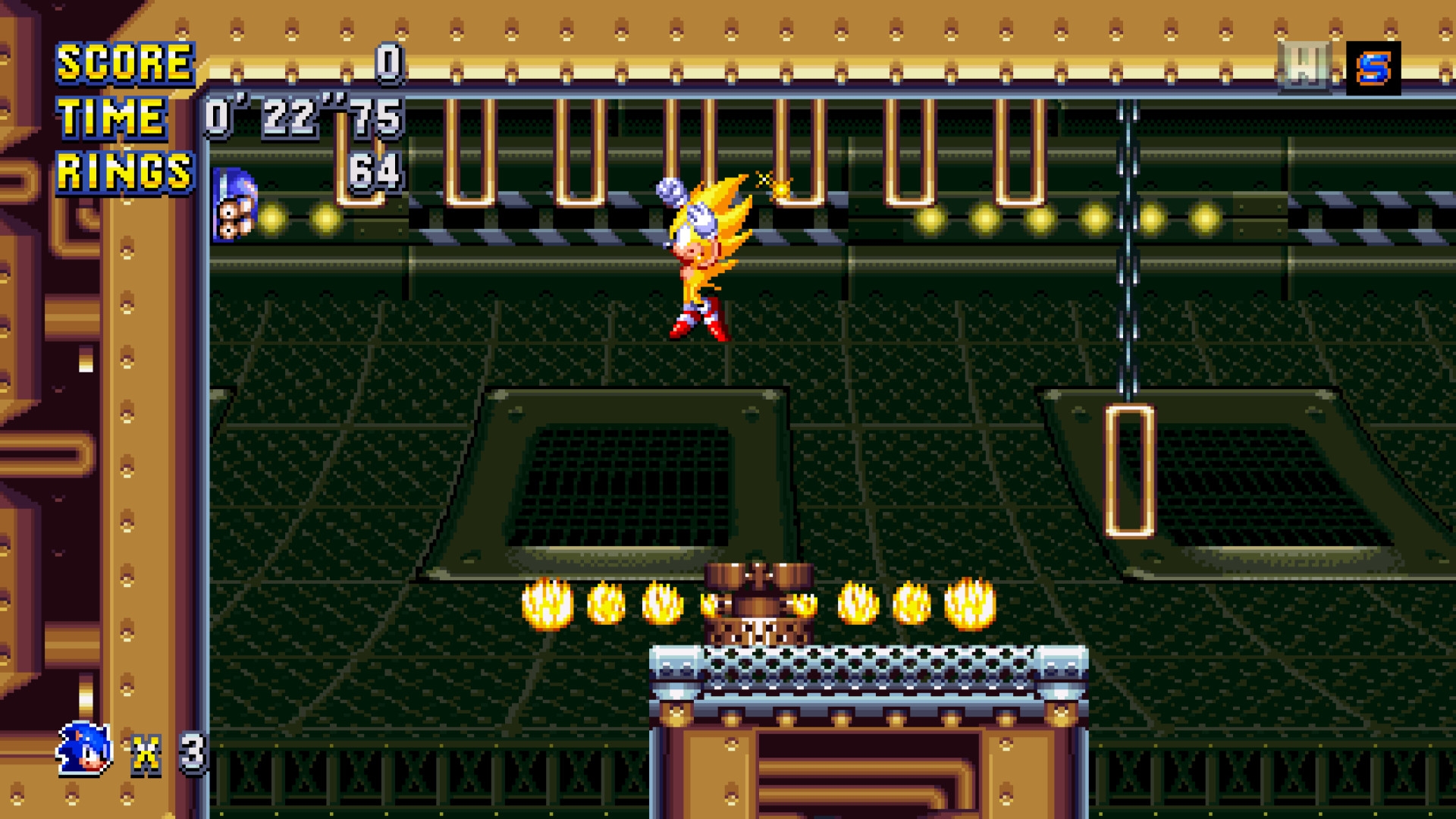Click the leftmost fireball above the silver platform
Image resolution: width=1456 pixels, height=819 pixels.
(548, 603)
